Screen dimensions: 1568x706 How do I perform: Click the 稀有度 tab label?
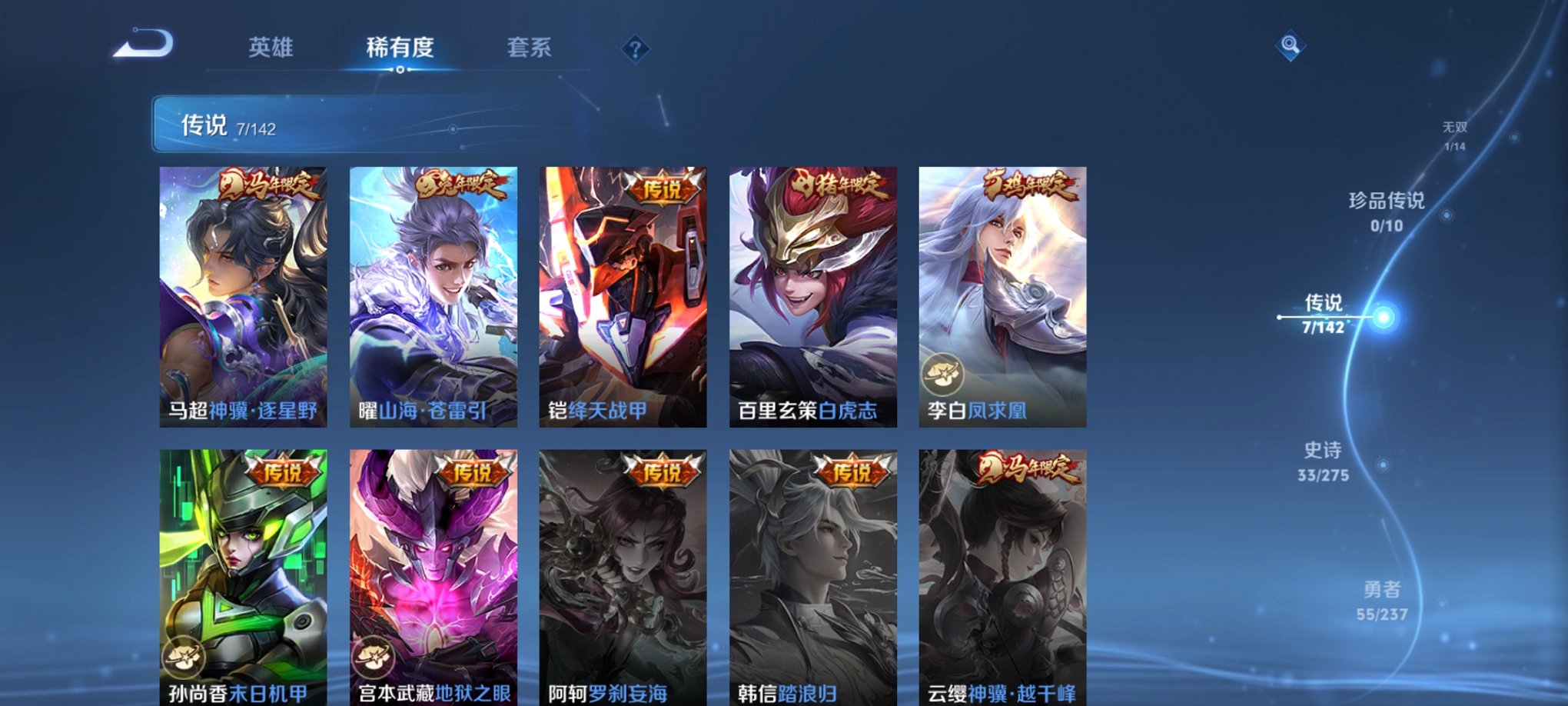[400, 48]
